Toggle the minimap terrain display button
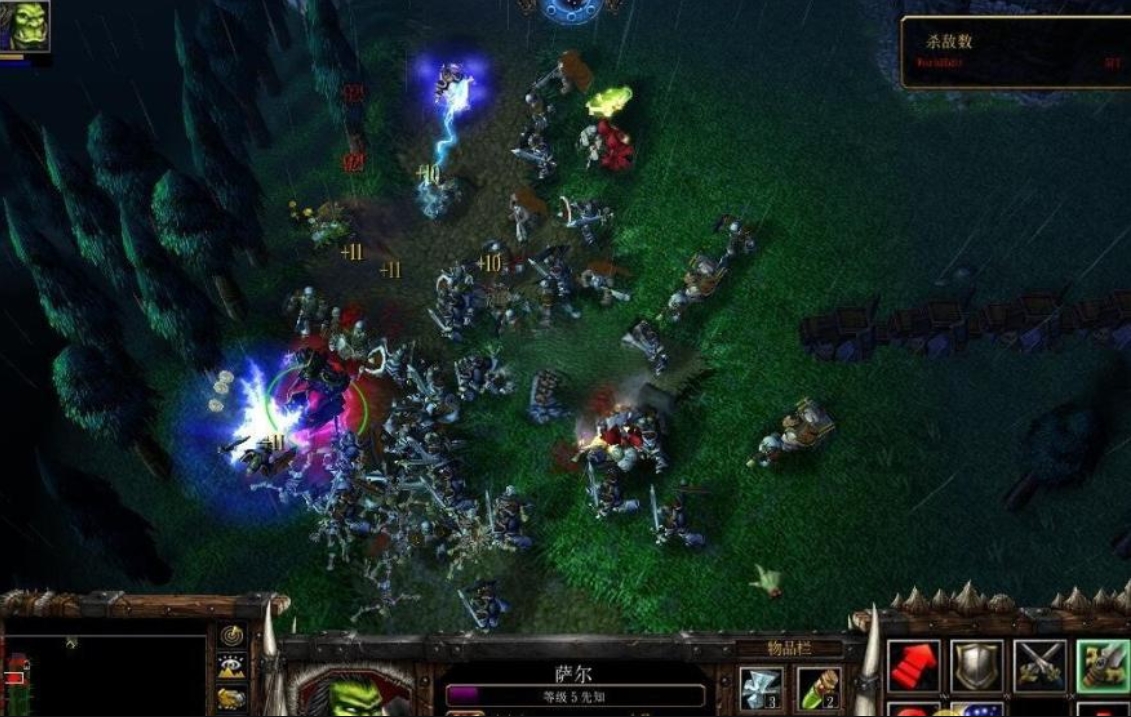This screenshot has width=1131, height=717. point(232,666)
